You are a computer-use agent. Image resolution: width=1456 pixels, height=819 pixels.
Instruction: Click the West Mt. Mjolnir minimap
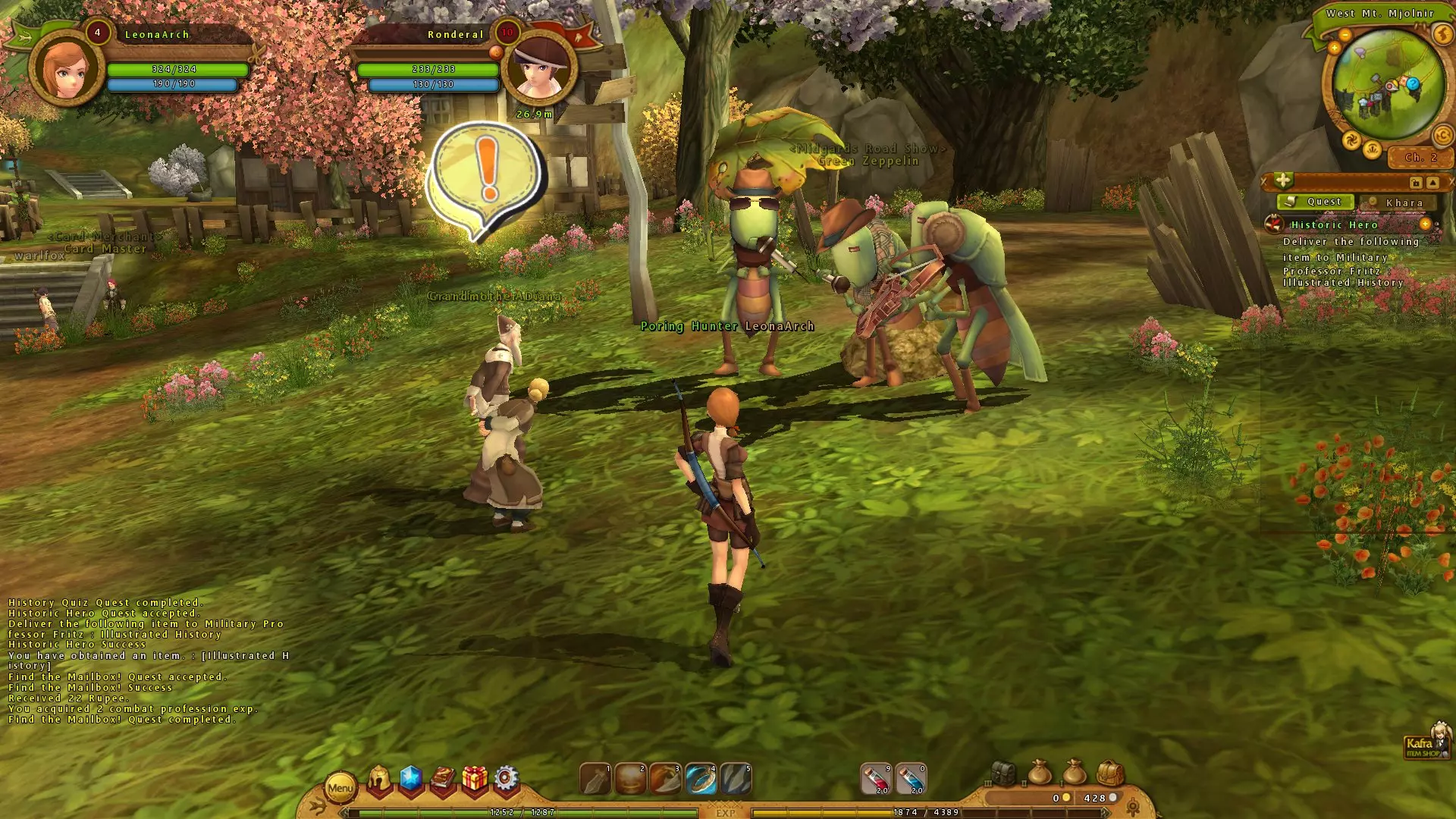pyautogui.click(x=1388, y=87)
